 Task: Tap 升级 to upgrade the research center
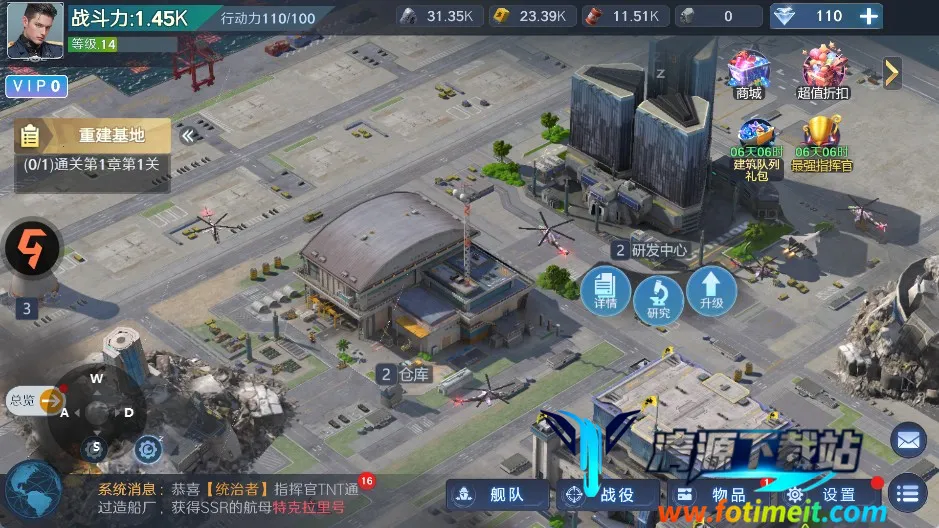[x=711, y=290]
